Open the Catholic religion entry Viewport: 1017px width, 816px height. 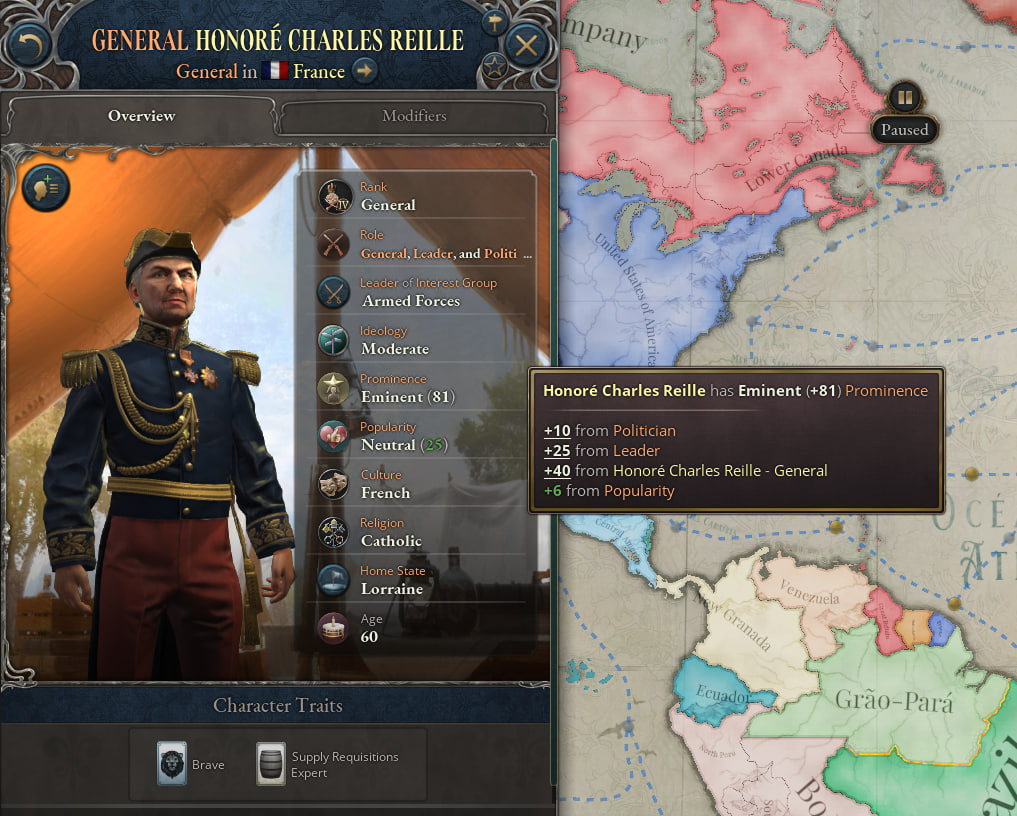(391, 541)
